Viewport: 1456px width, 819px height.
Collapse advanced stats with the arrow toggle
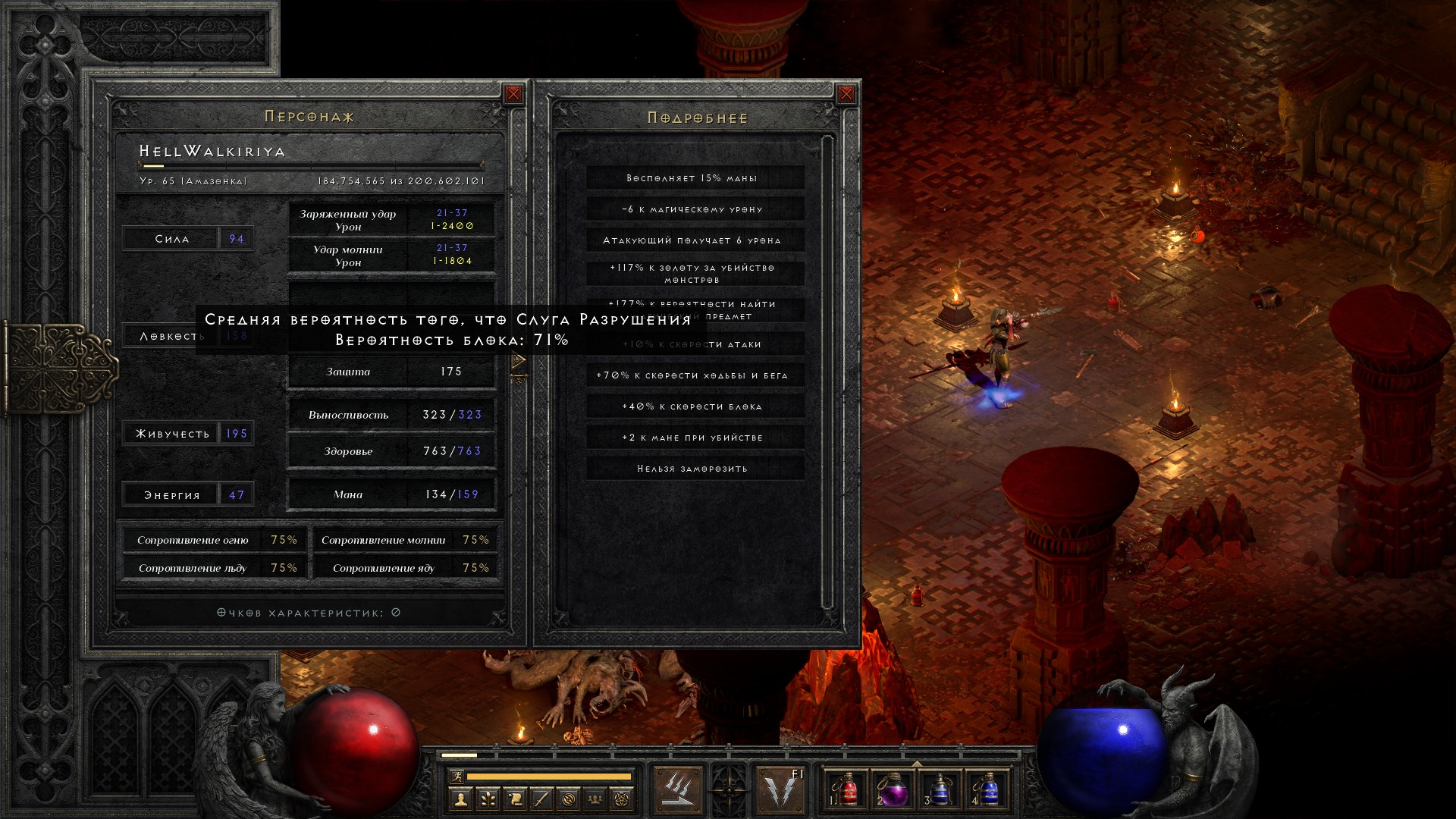point(519,362)
